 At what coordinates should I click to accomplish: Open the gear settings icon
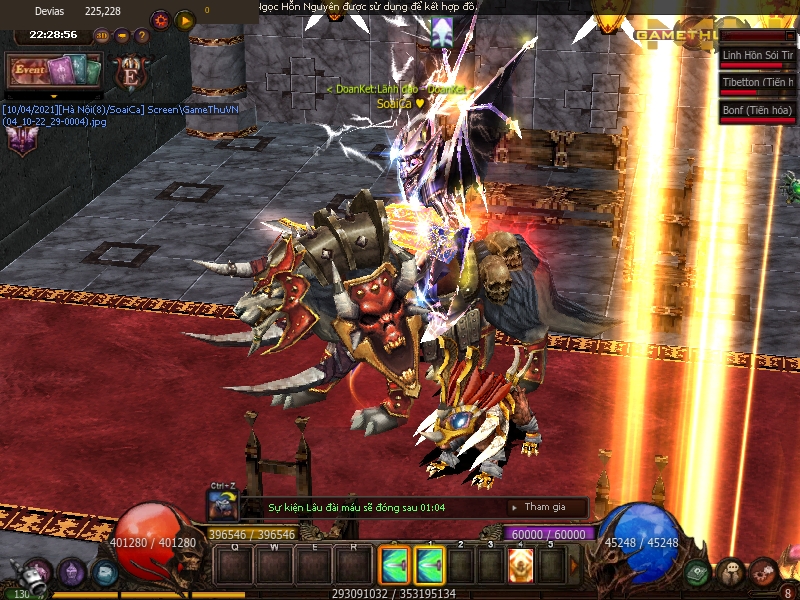tap(160, 20)
